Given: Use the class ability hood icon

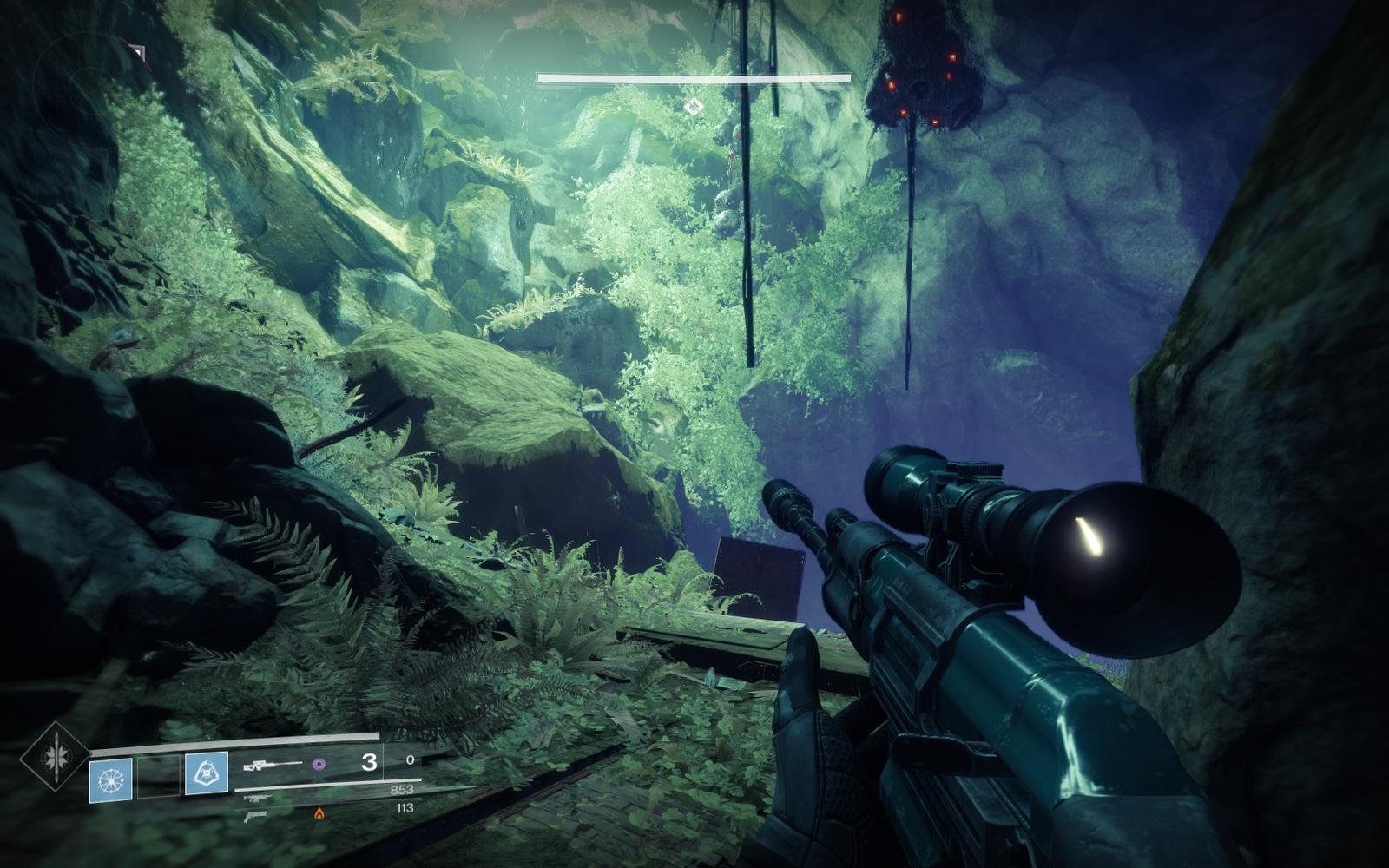Looking at the screenshot, I should coord(207,773).
